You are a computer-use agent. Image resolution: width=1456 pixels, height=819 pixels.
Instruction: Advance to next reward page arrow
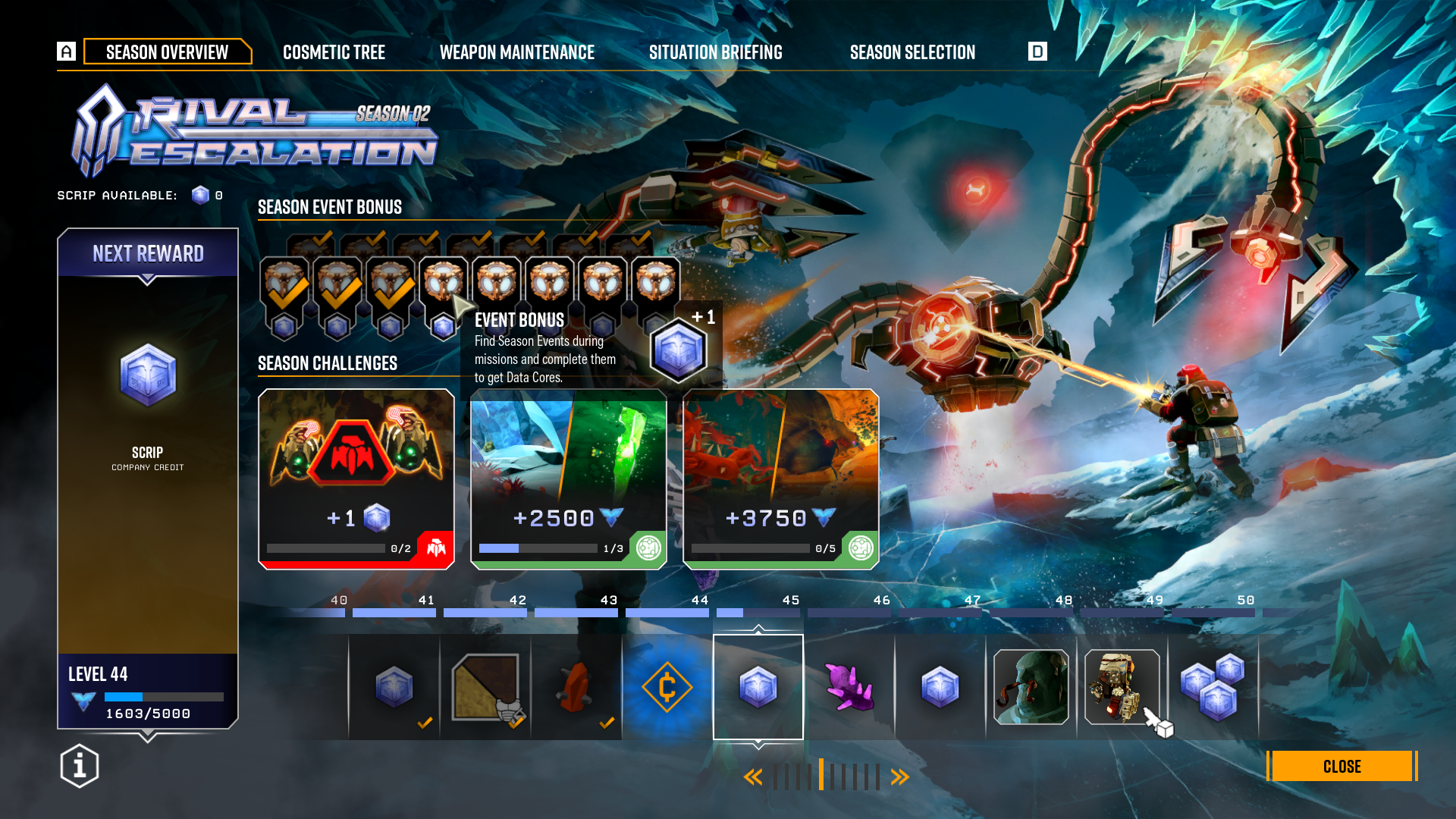coord(900,777)
